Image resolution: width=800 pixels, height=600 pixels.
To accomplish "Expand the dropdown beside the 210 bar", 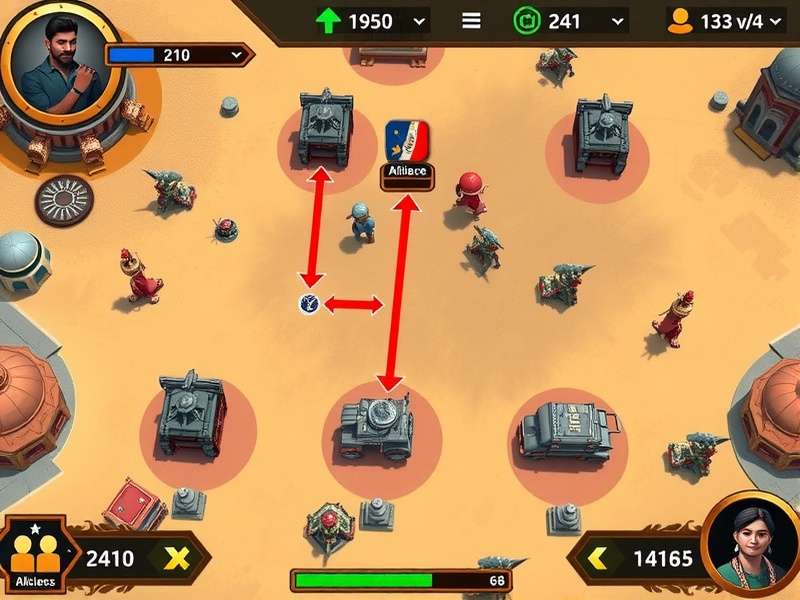I will click(x=236, y=54).
